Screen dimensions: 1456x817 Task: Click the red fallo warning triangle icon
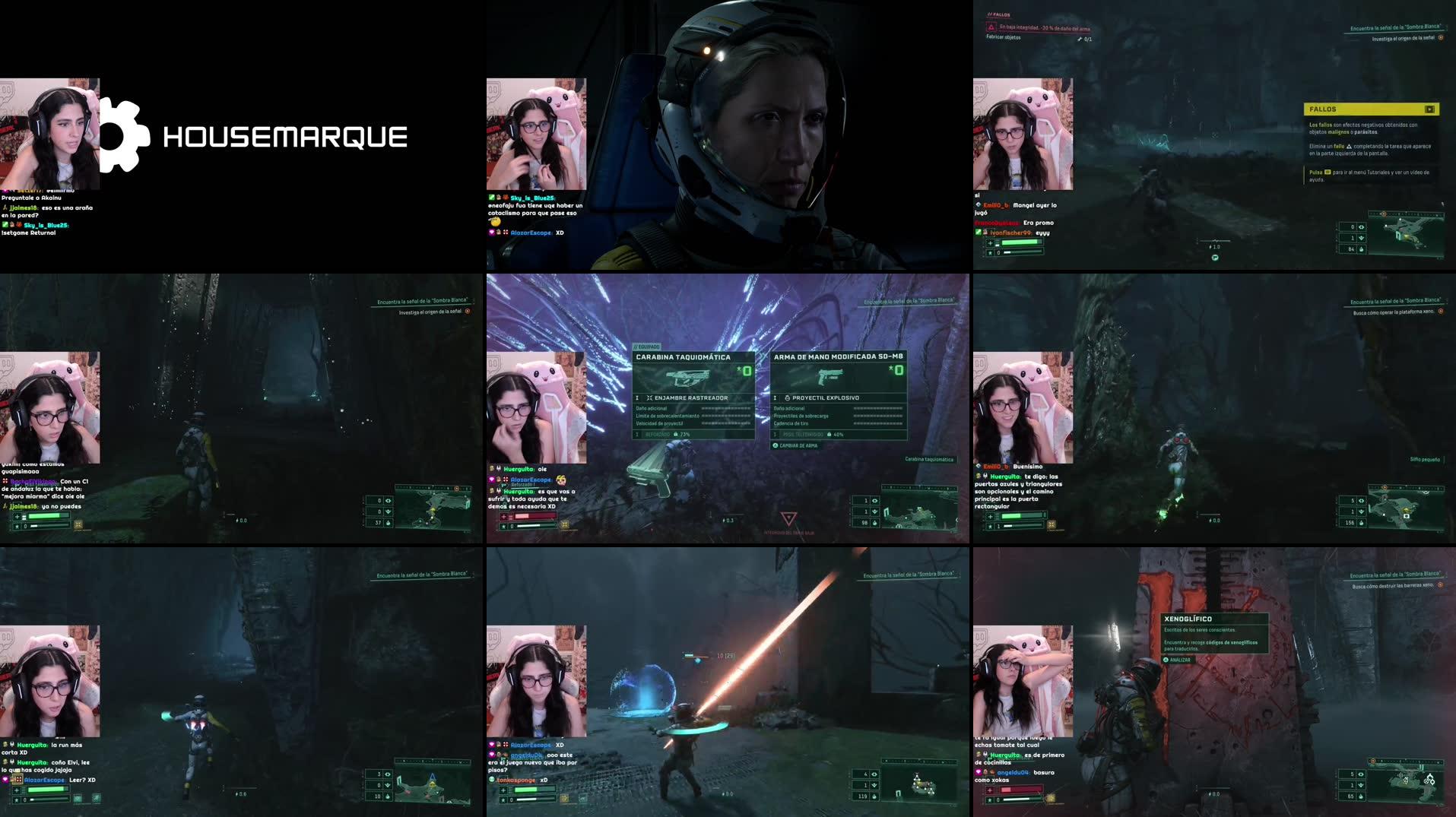(x=991, y=27)
